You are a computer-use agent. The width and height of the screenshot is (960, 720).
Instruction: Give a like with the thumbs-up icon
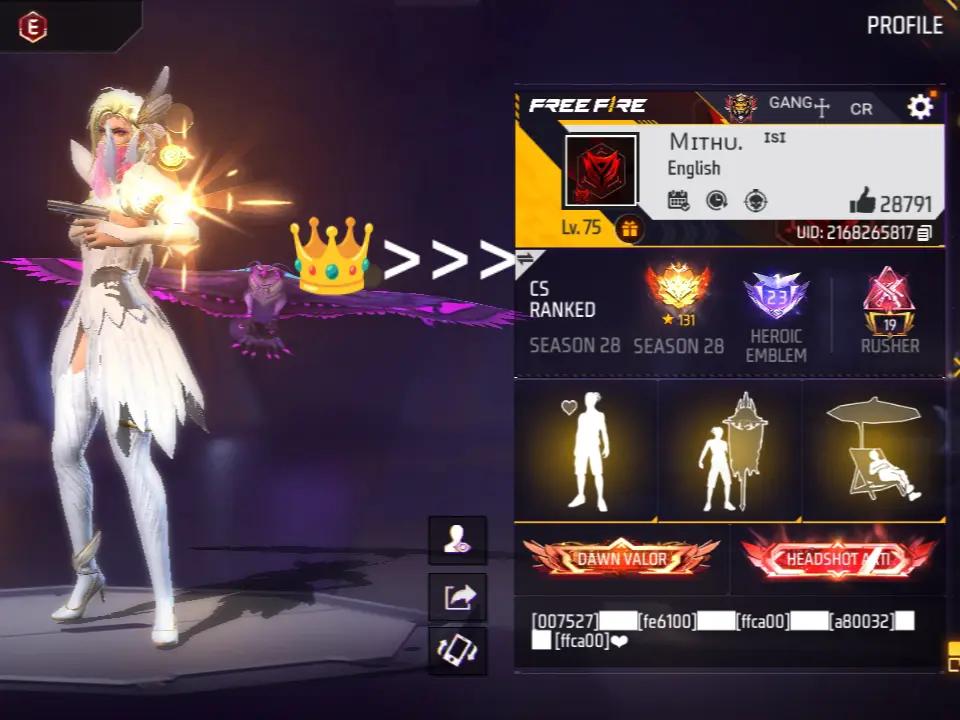coord(863,201)
